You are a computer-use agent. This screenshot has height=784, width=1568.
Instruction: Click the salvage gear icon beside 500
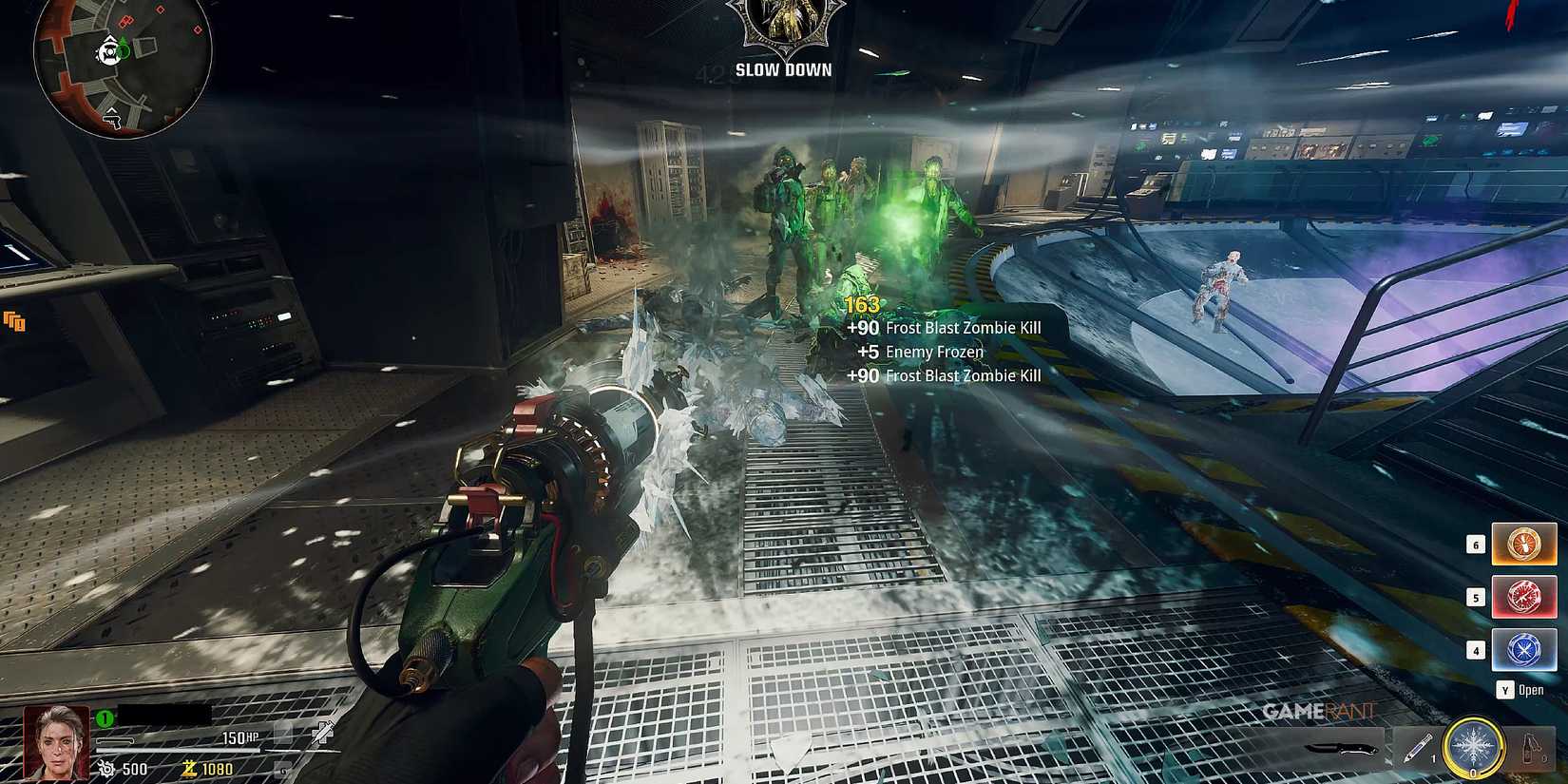coord(106,768)
